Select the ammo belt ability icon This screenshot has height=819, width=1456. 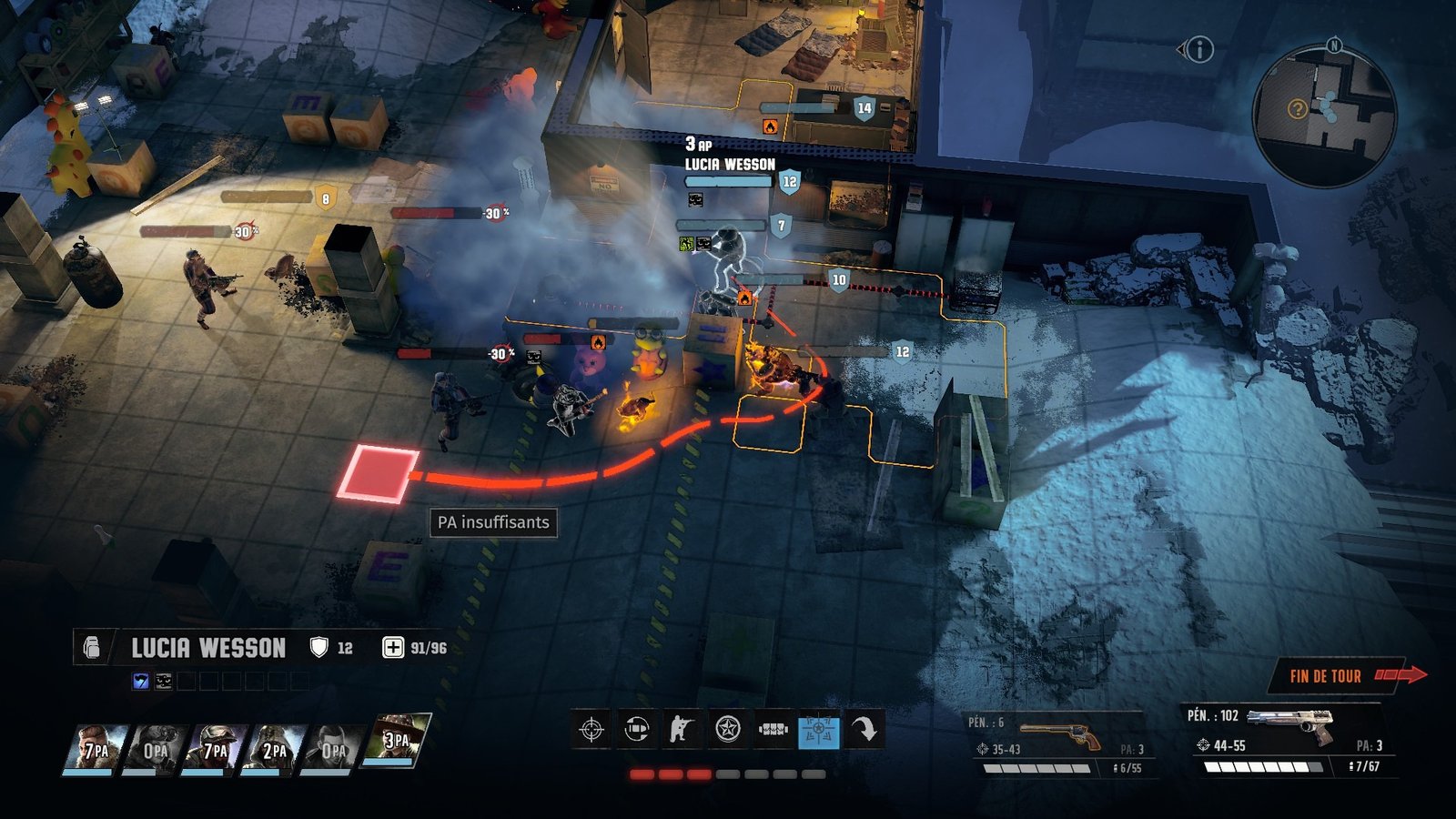[773, 730]
